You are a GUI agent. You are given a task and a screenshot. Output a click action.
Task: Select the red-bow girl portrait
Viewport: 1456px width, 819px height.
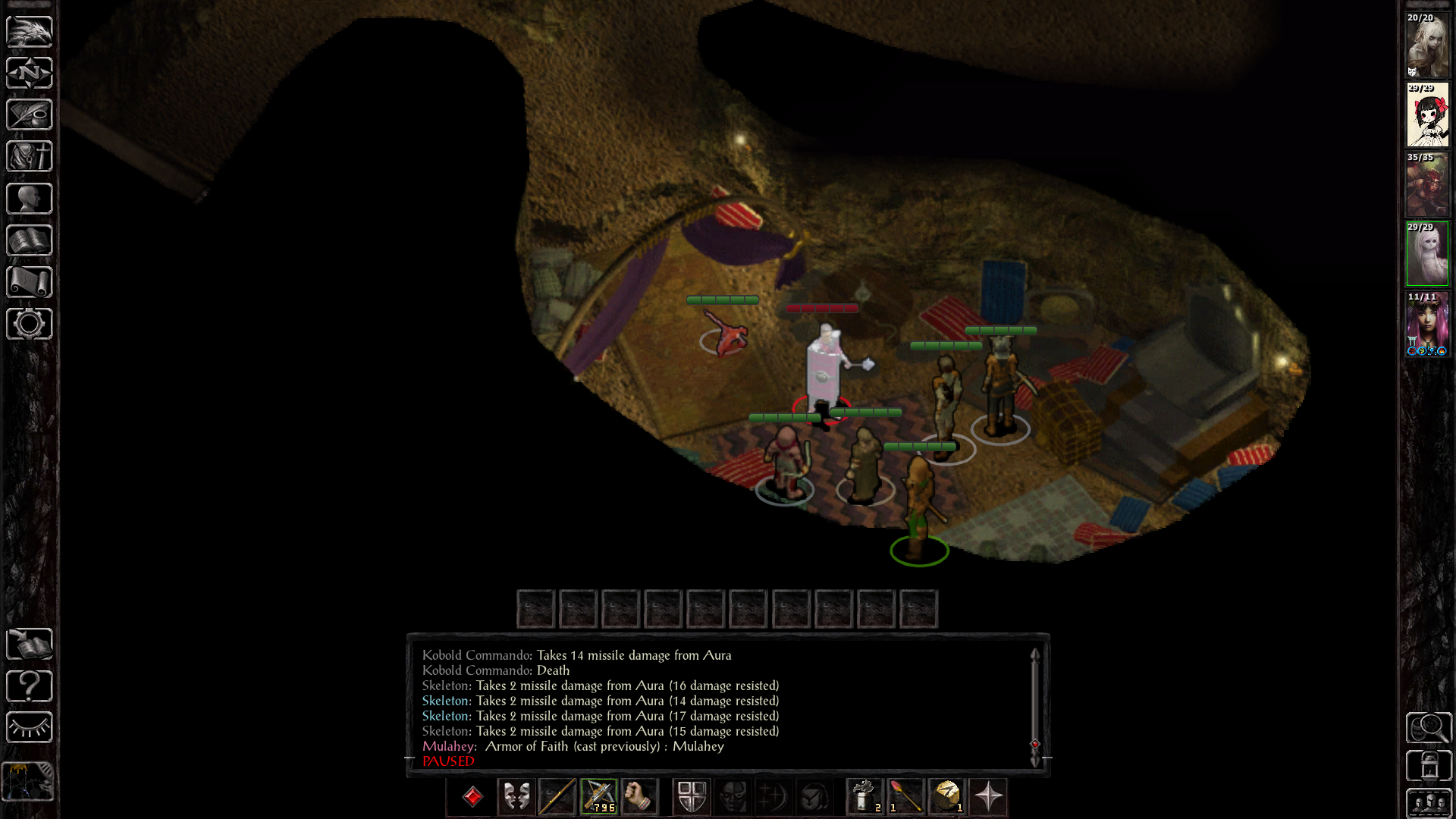point(1427,115)
